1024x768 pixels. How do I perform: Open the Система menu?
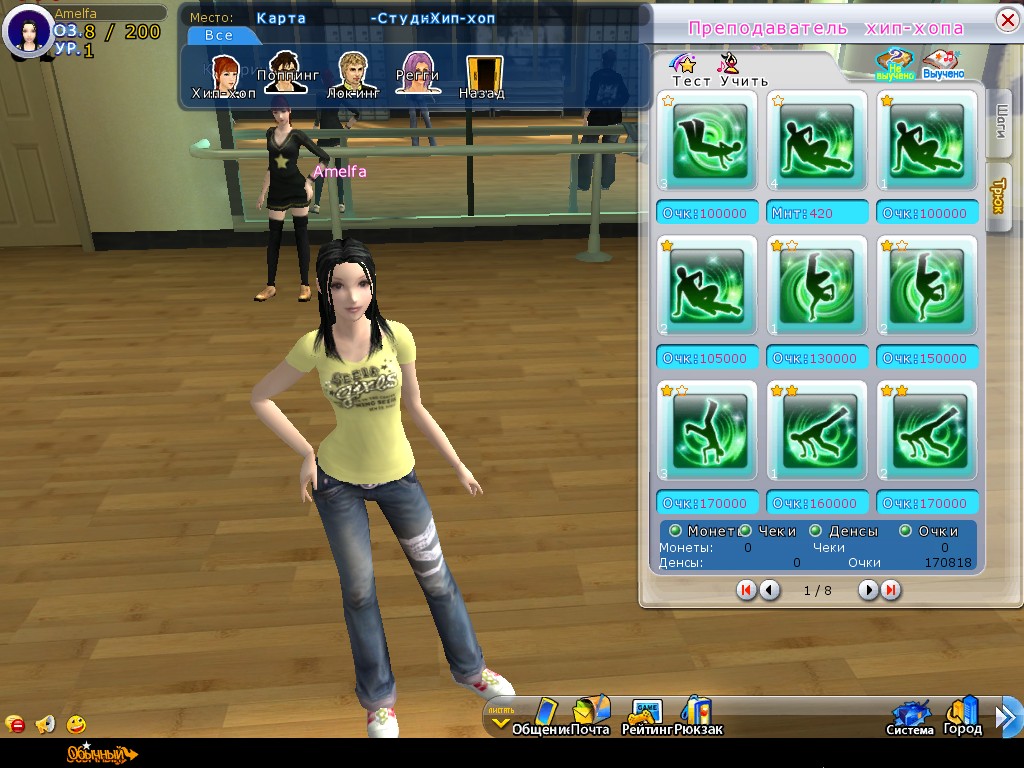tap(909, 717)
